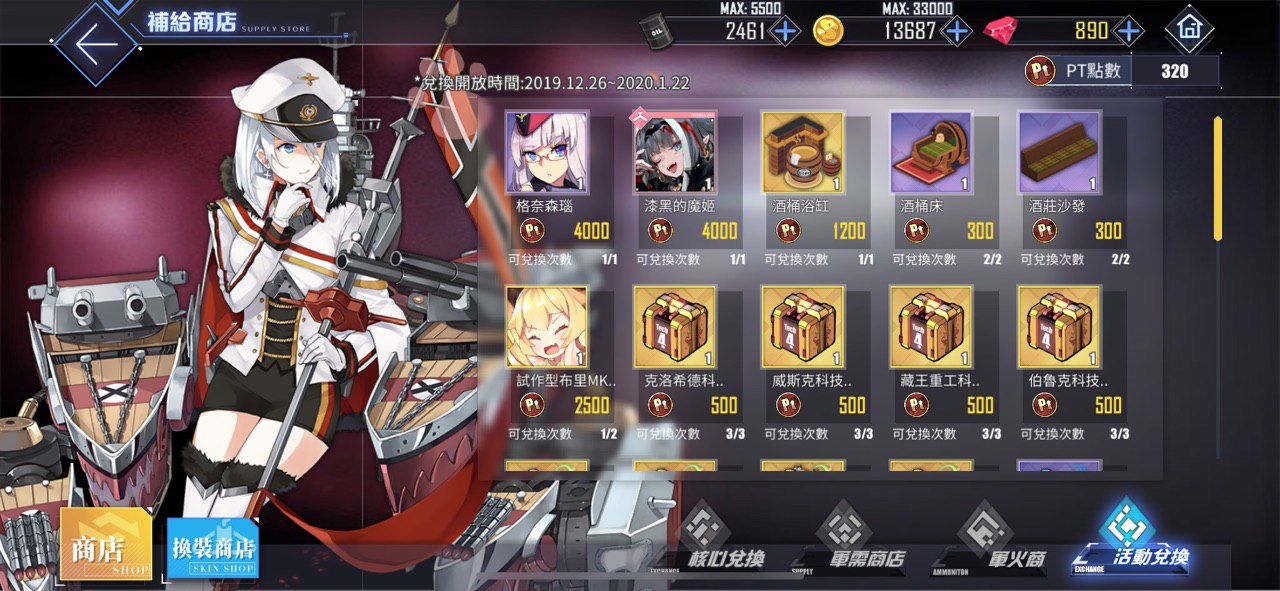This screenshot has height=591, width=1280.
Task: Pick the 藏王重工科技 tech box
Action: pos(931,327)
